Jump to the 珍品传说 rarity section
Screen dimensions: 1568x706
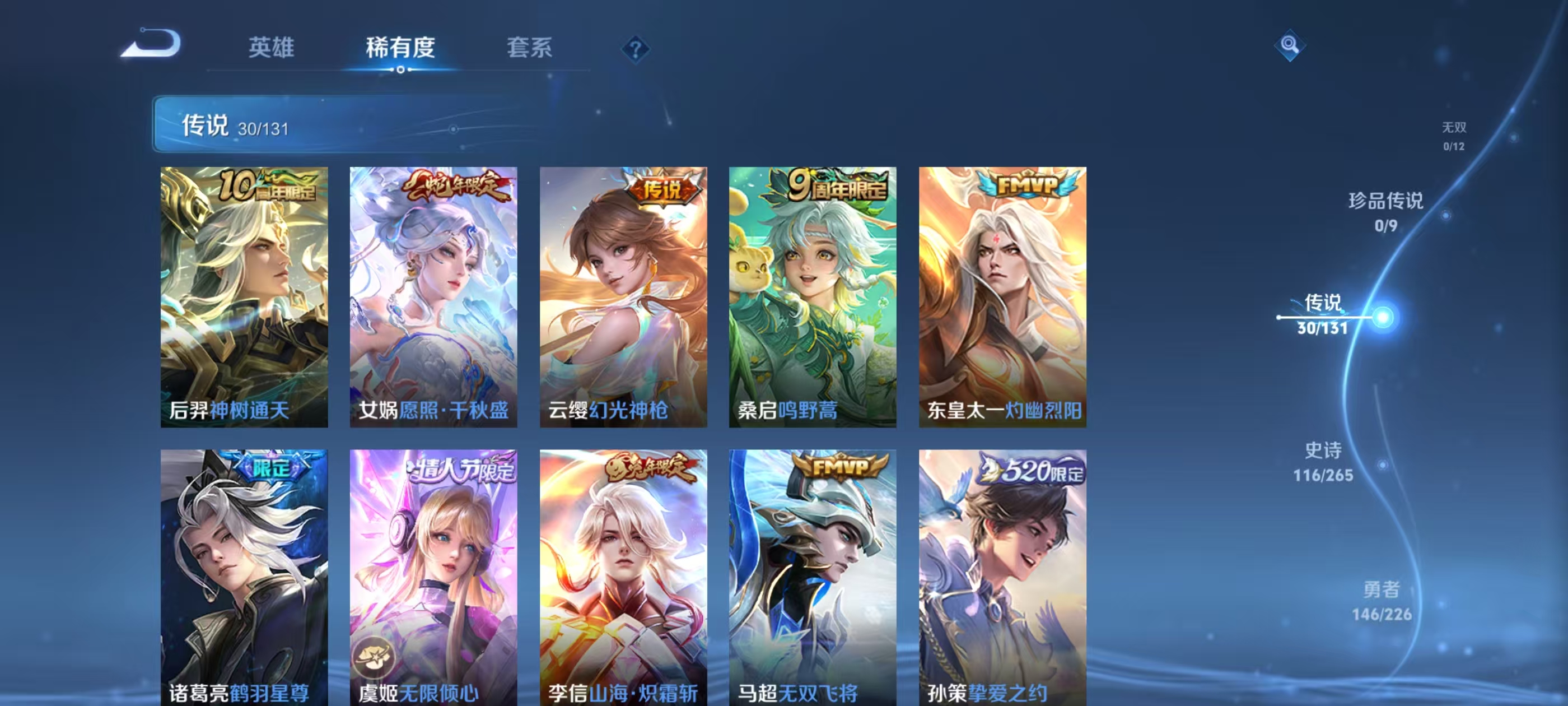coord(1385,211)
